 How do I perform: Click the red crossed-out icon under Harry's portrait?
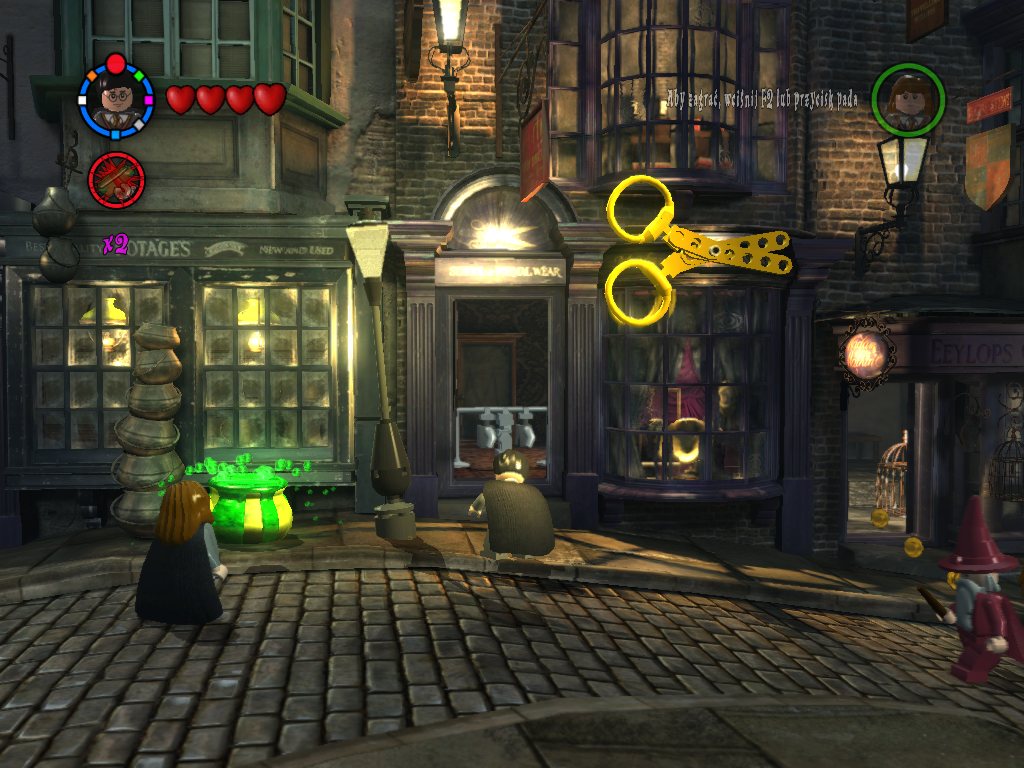[116, 180]
